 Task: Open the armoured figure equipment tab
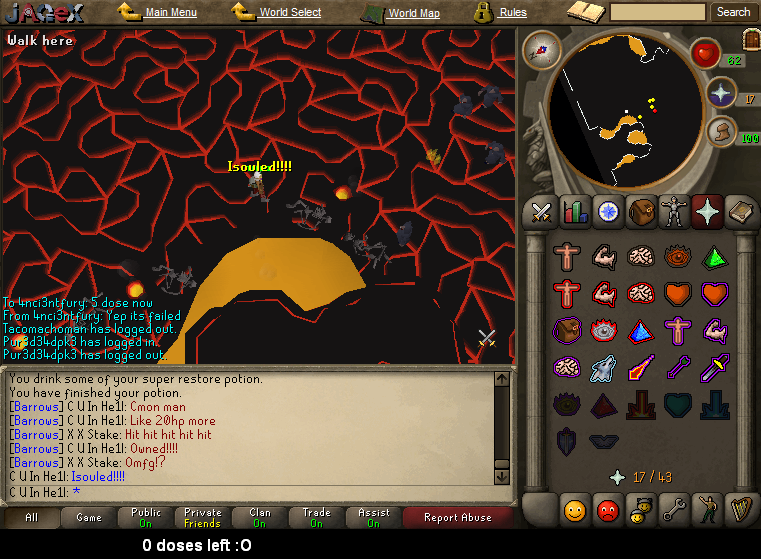coord(674,212)
